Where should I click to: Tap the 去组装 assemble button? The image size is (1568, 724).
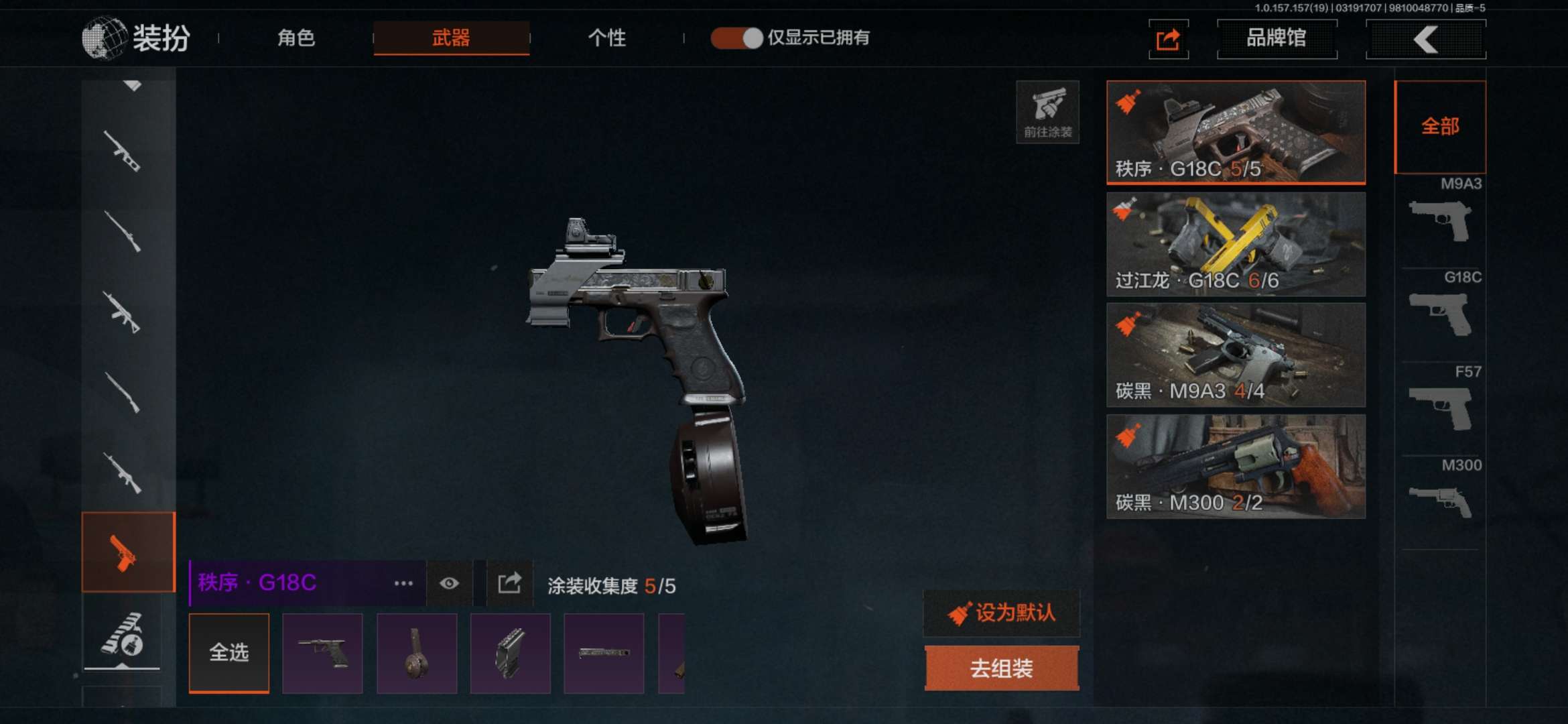point(1002,668)
